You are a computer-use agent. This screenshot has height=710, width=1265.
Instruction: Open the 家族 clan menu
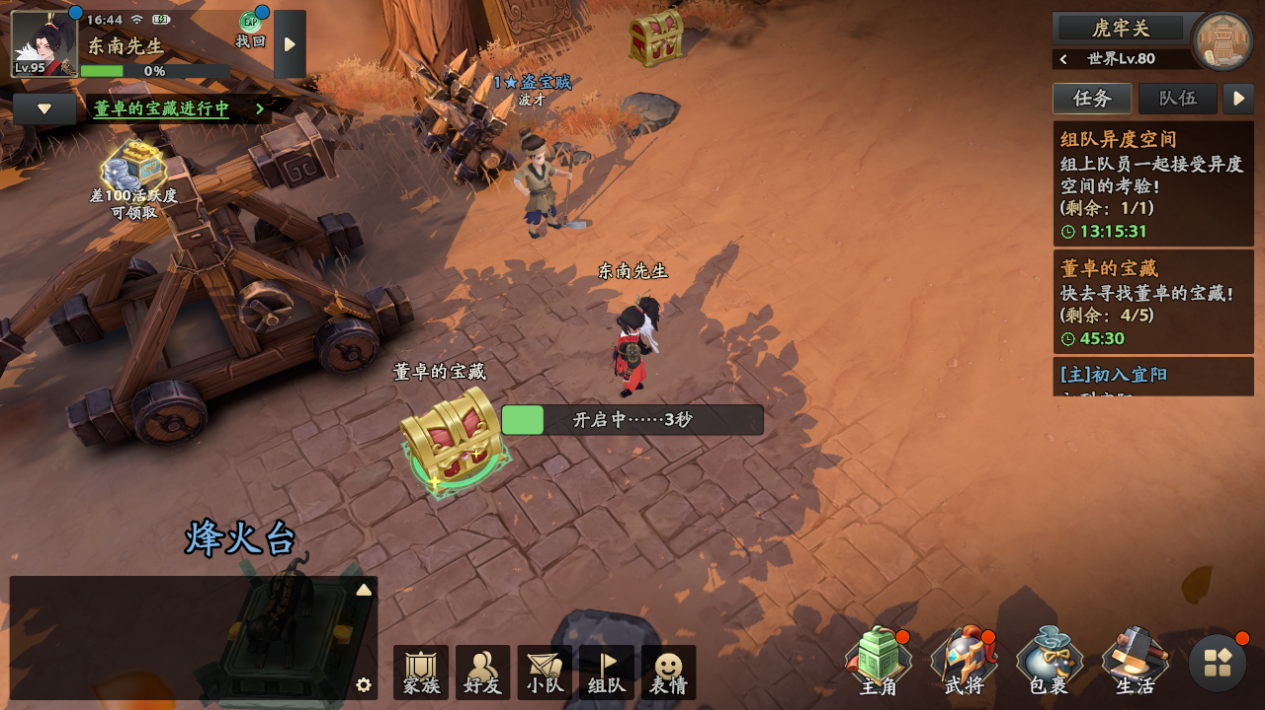[x=421, y=672]
